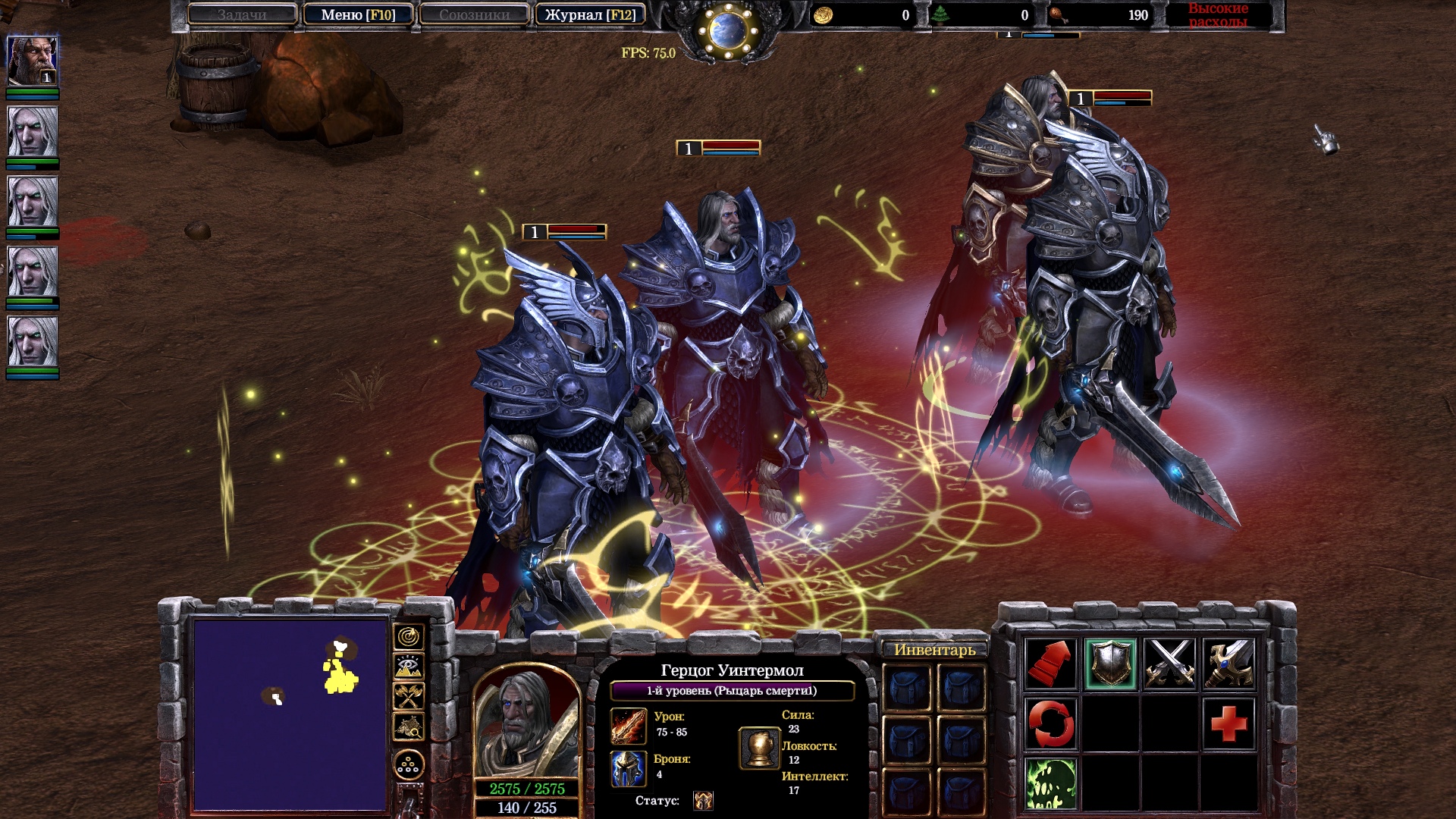Select the bearded hero icon in sidebar
1456x819 pixels.
click(x=32, y=61)
